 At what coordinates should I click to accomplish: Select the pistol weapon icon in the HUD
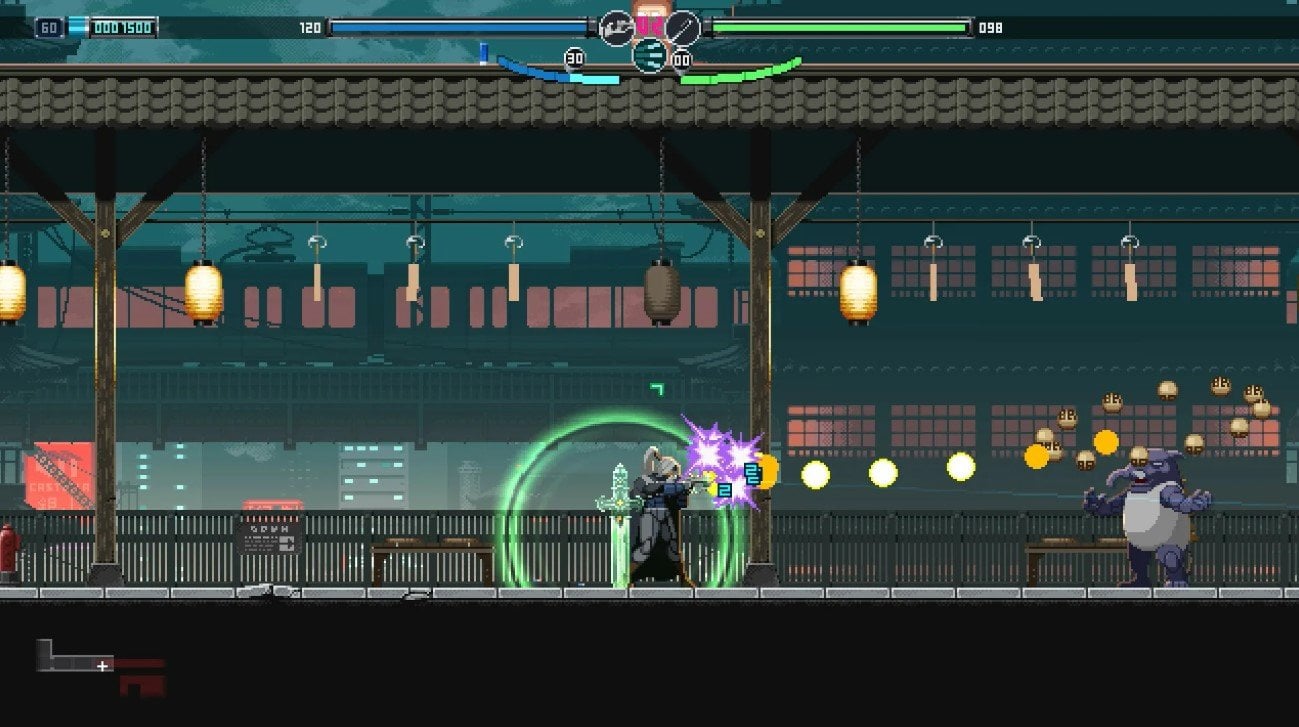coord(614,26)
